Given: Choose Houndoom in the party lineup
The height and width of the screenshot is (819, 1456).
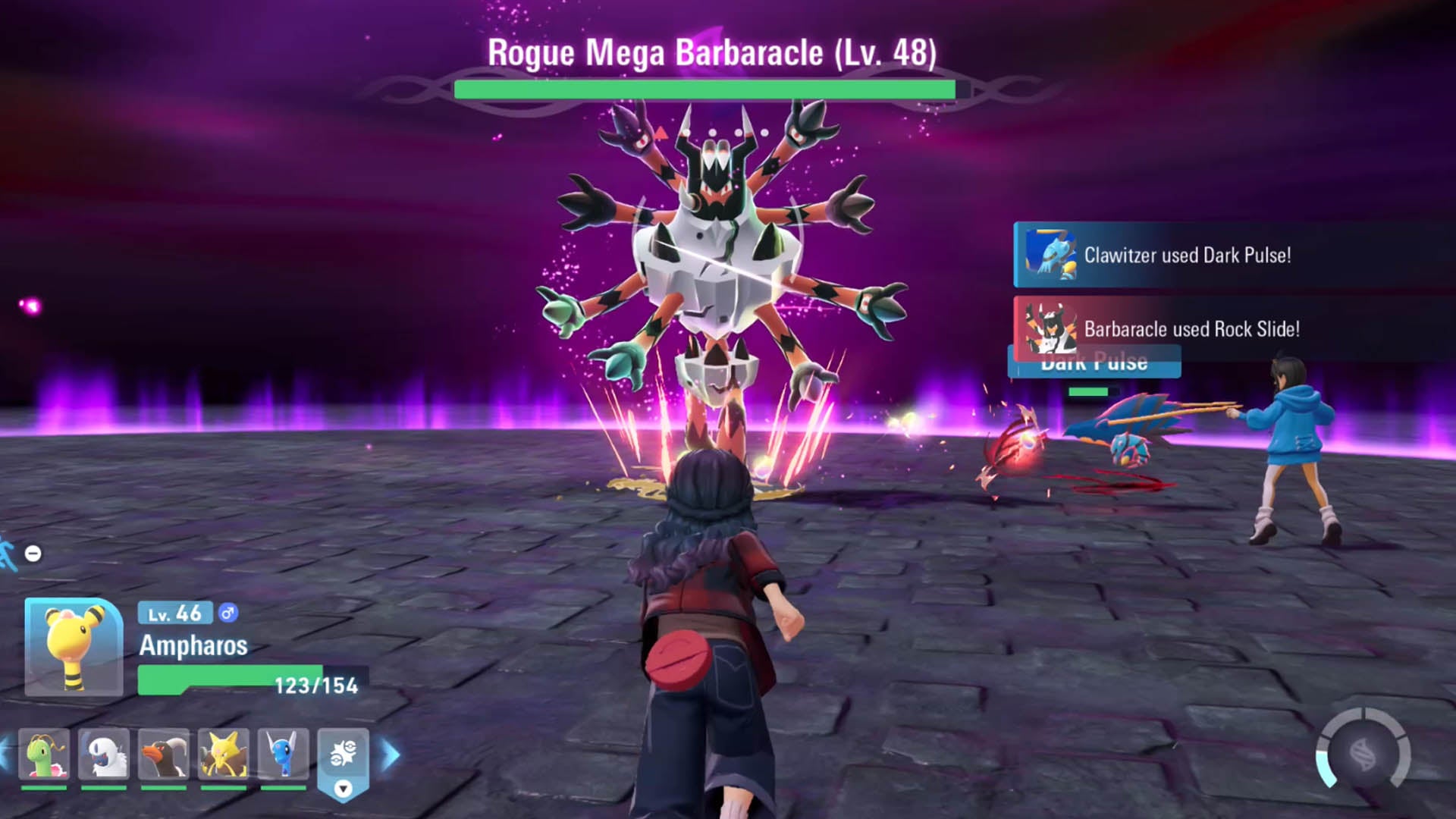Looking at the screenshot, I should (164, 755).
